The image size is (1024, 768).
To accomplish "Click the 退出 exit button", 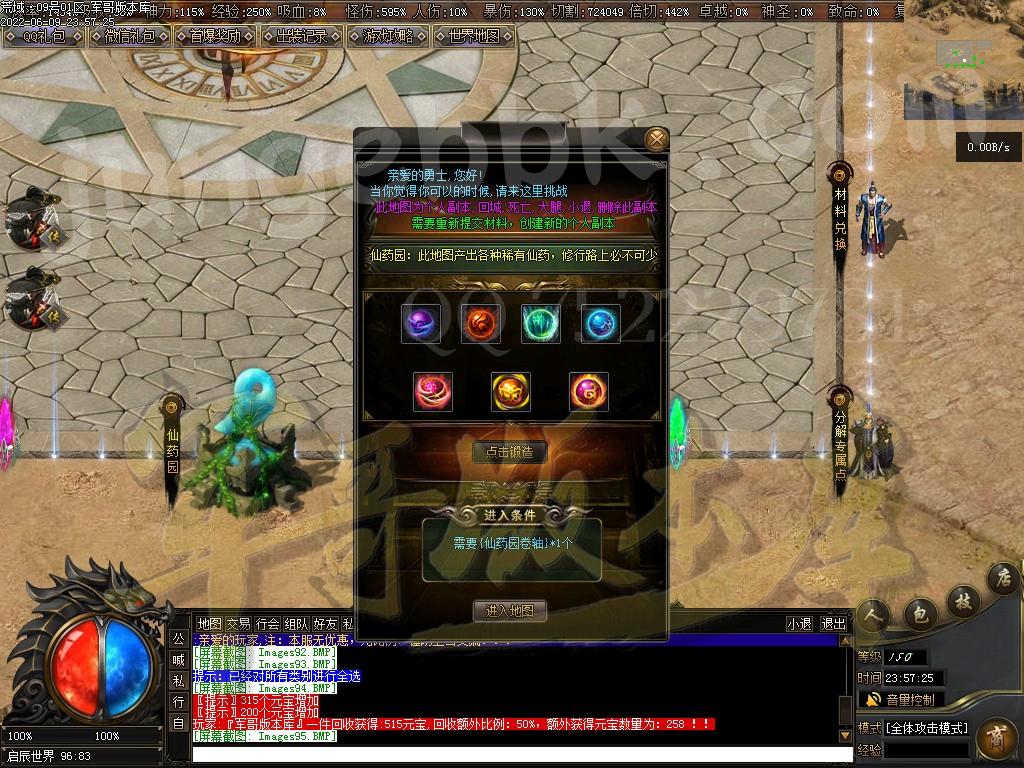I will coord(833,623).
